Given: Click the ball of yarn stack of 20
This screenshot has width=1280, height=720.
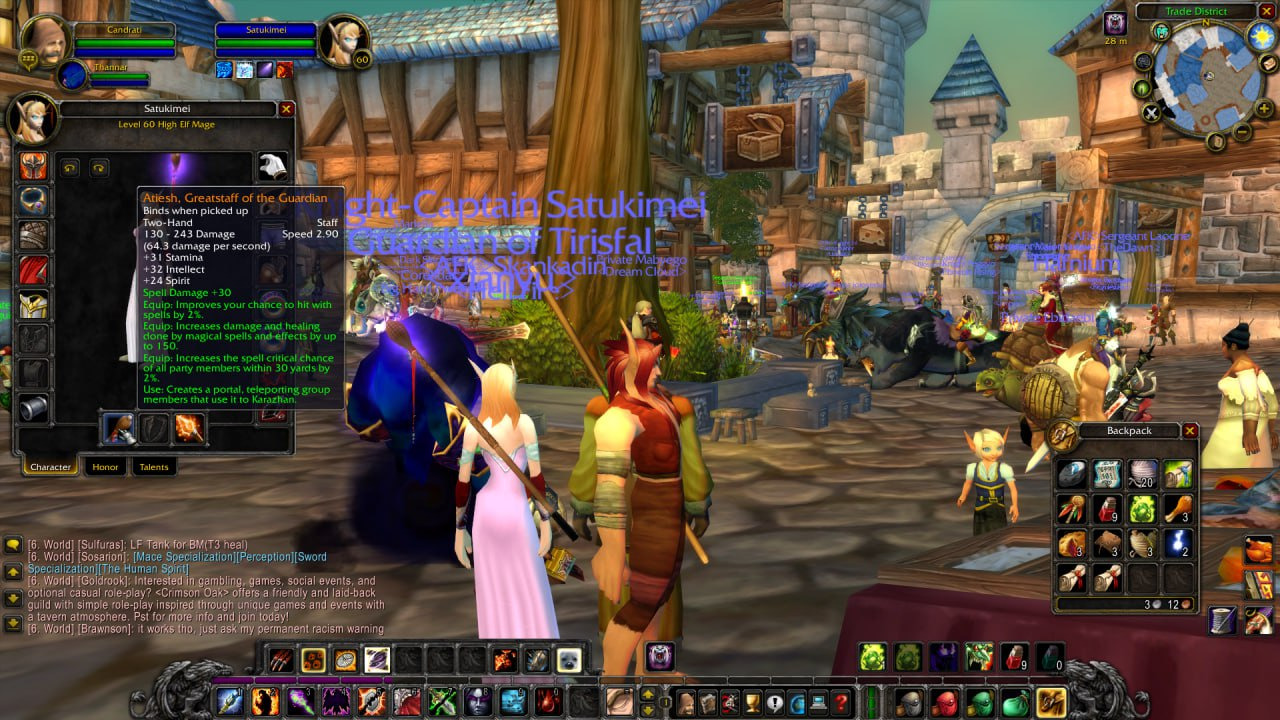Looking at the screenshot, I should 1142,474.
